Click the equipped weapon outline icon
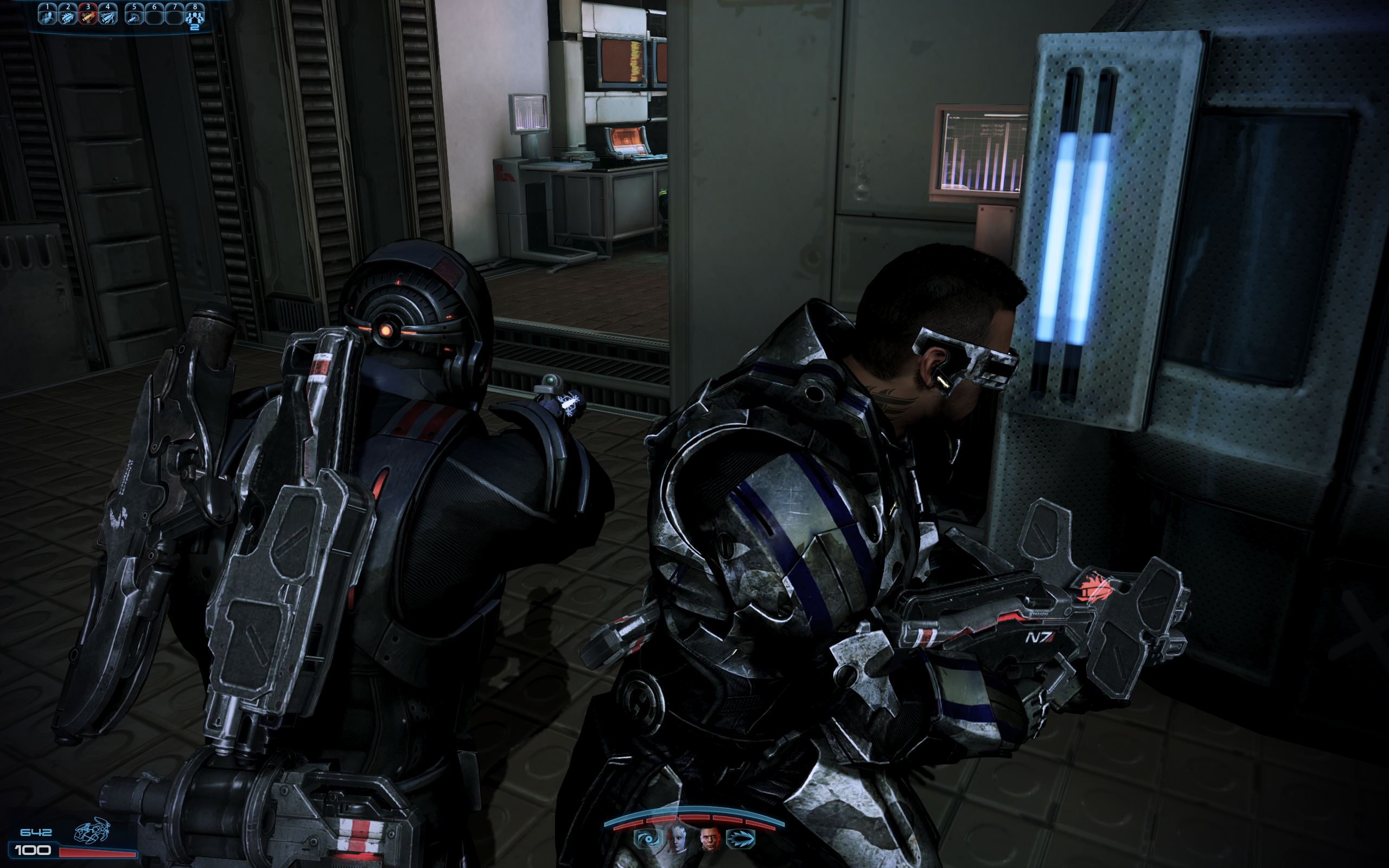The width and height of the screenshot is (1389, 868). tap(92, 831)
